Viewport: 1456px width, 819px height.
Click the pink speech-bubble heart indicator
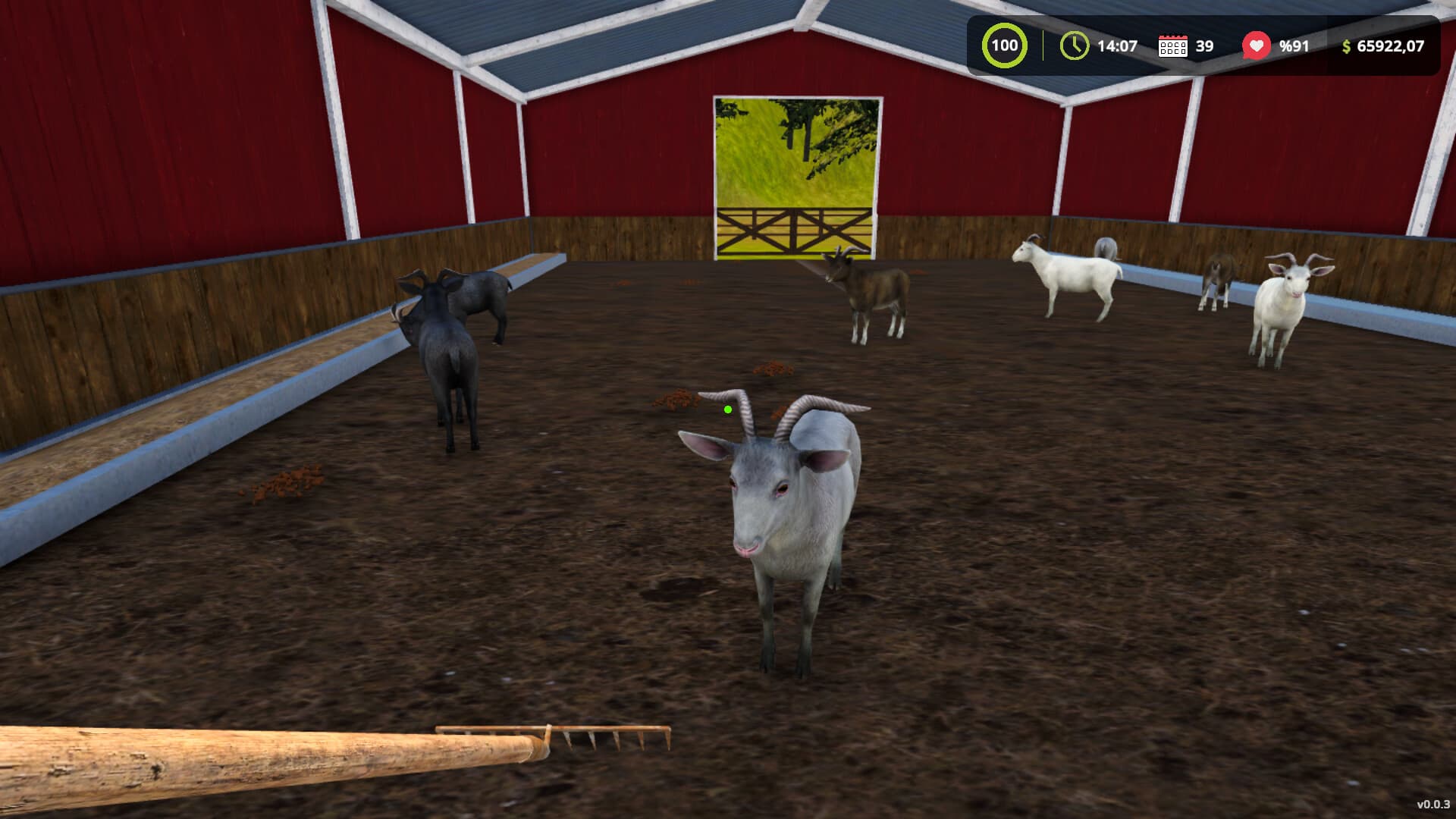1257,45
